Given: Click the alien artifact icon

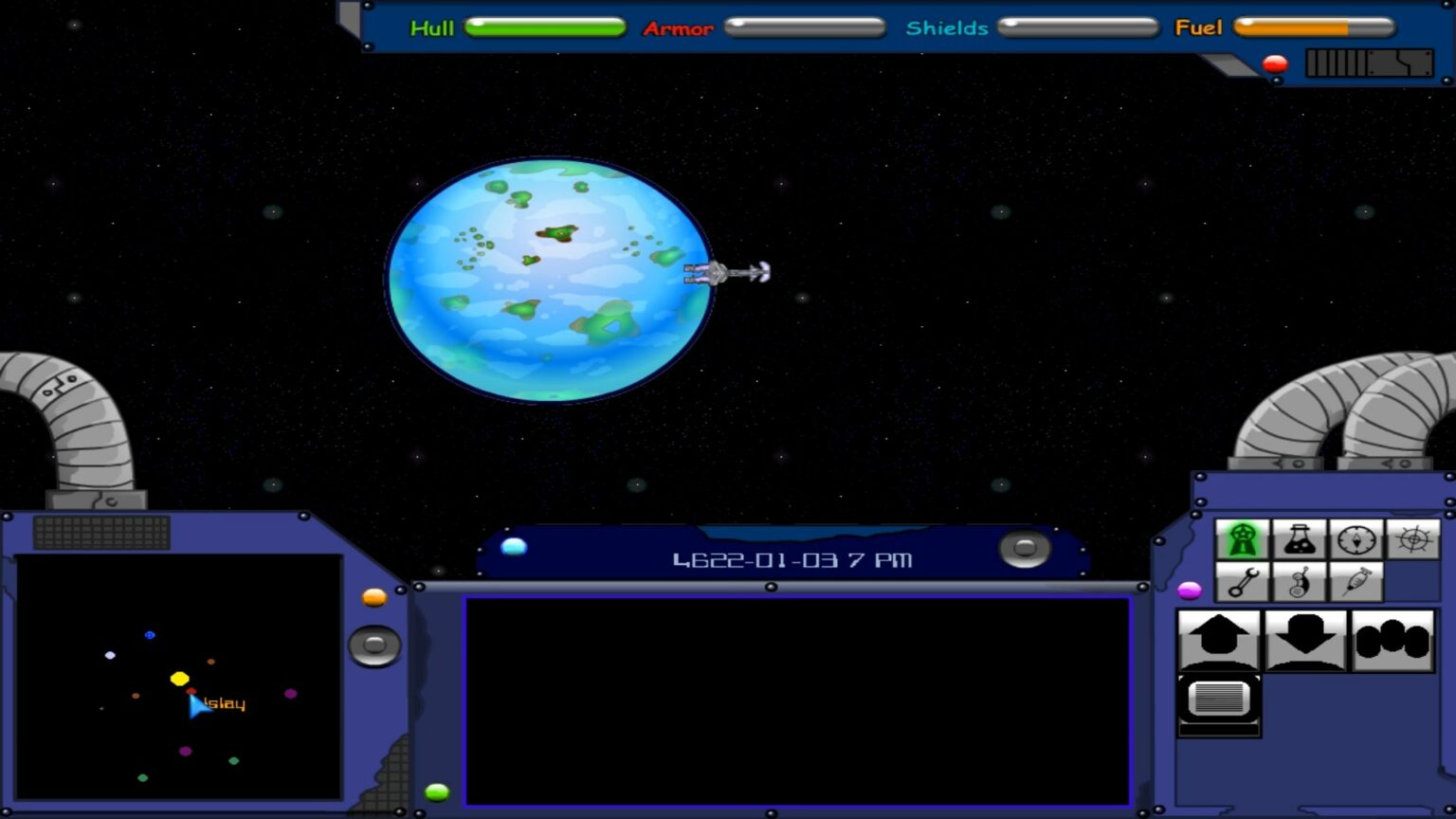Looking at the screenshot, I should 1299,581.
